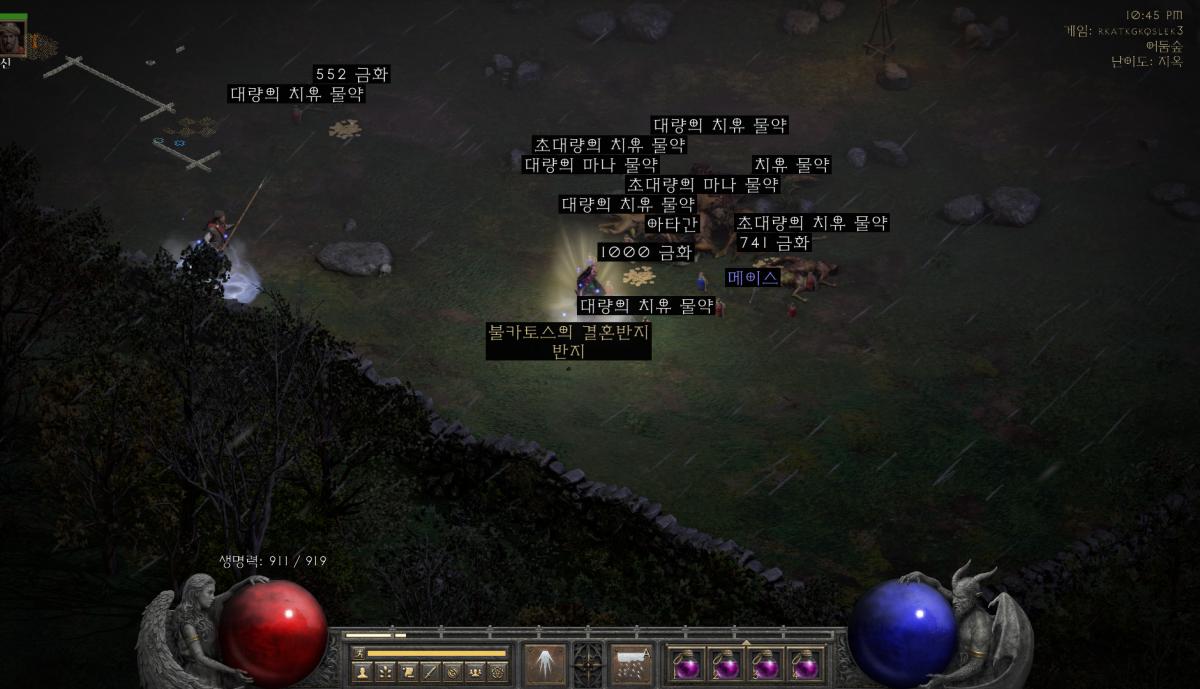Viewport: 1200px width, 689px height.
Task: Use the purple potion in belt slot 4
Action: pos(804,665)
